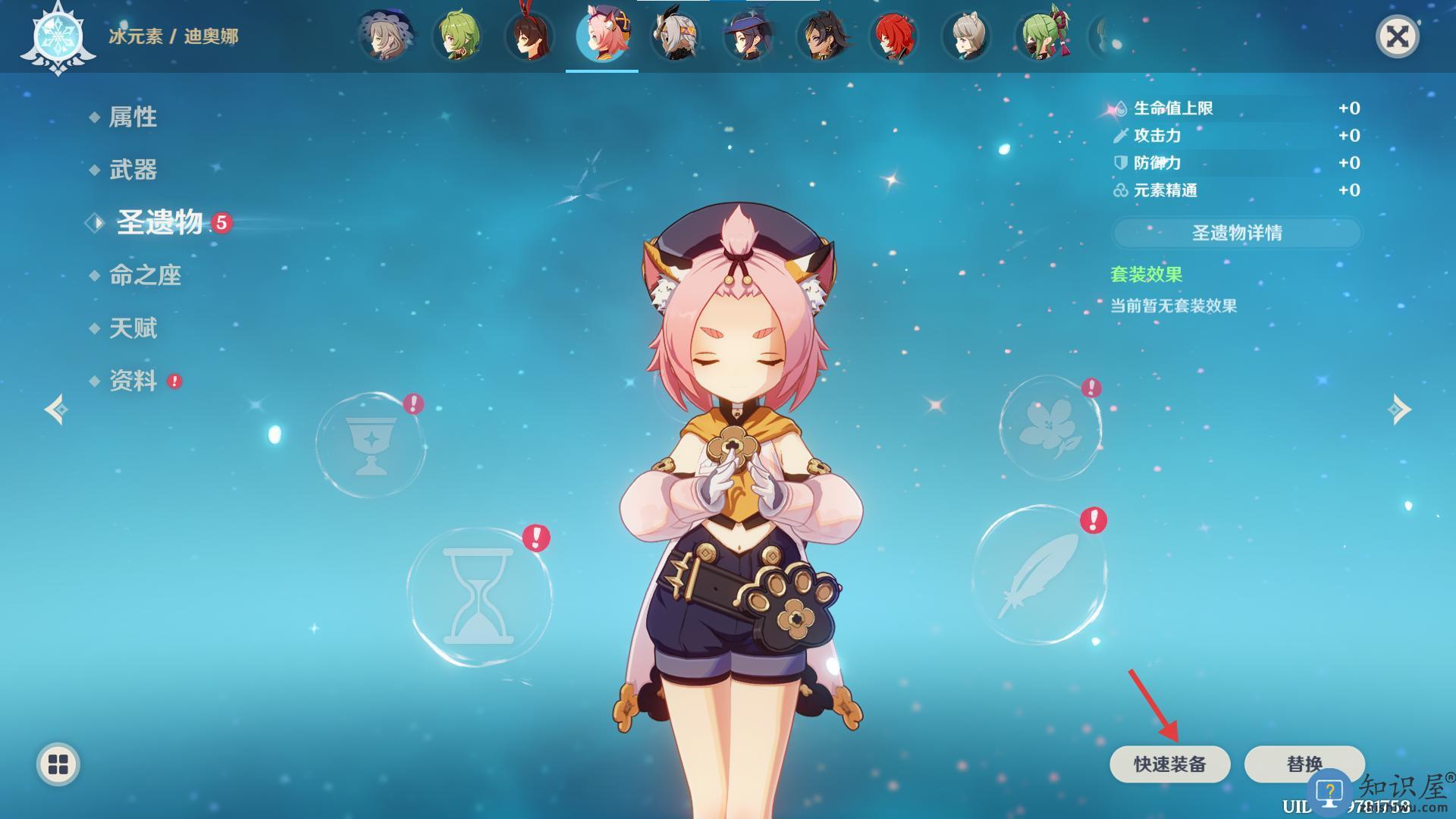
Task: Choose the flower artifact slot
Action: (x=1050, y=428)
